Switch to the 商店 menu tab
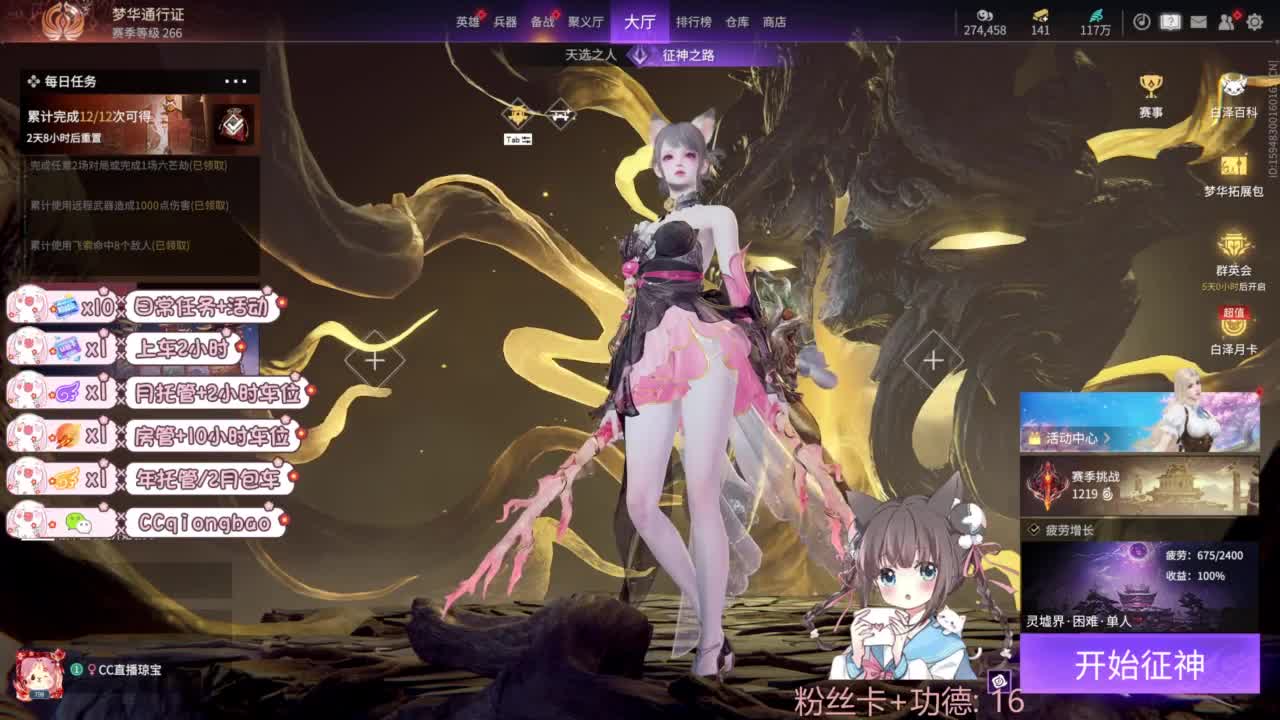Viewport: 1280px width, 720px height. pyautogui.click(x=775, y=21)
